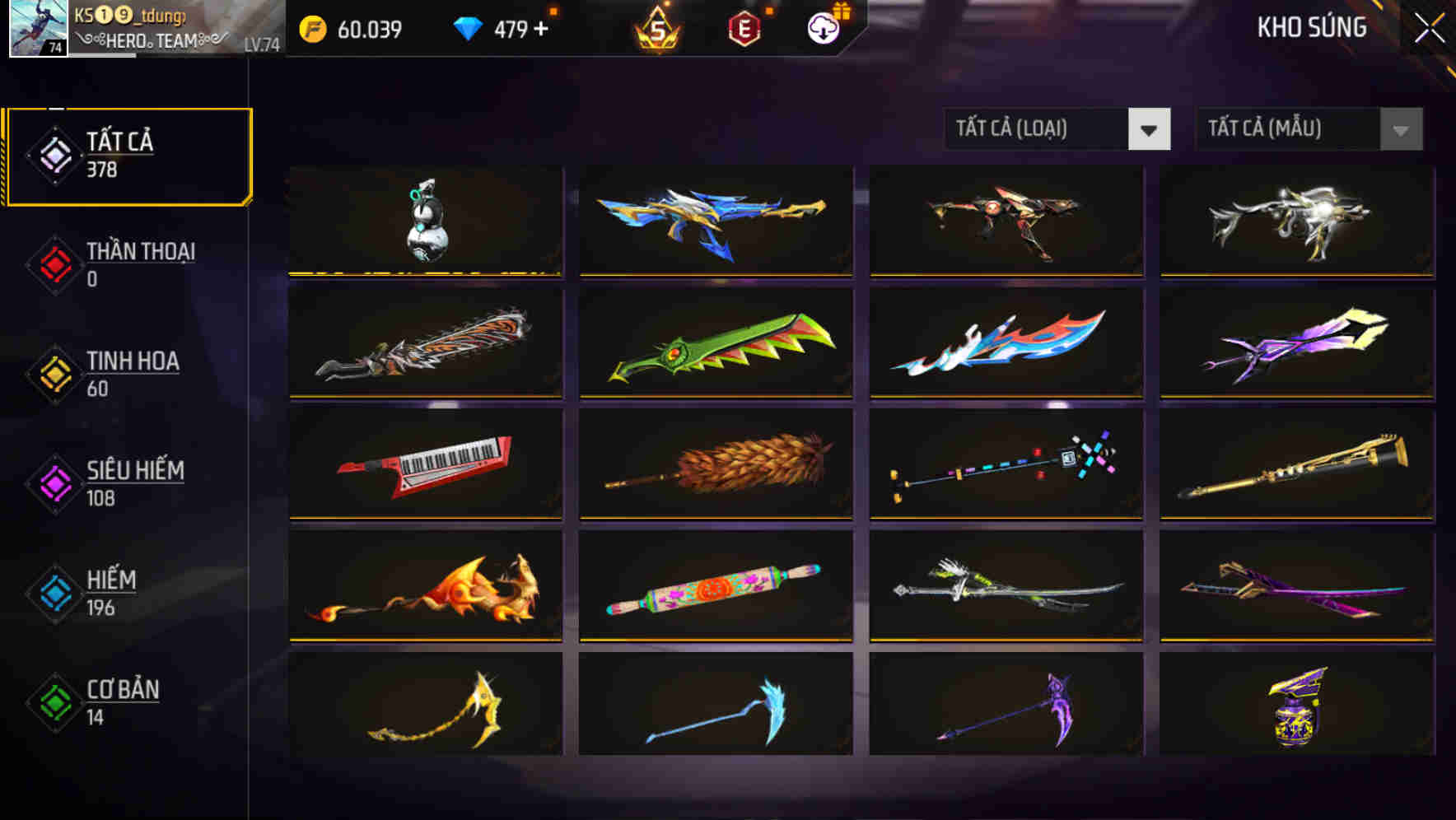
Task: Open the TẤT CẢ (LOẠI) filter dropdown
Action: [x=1057, y=129]
